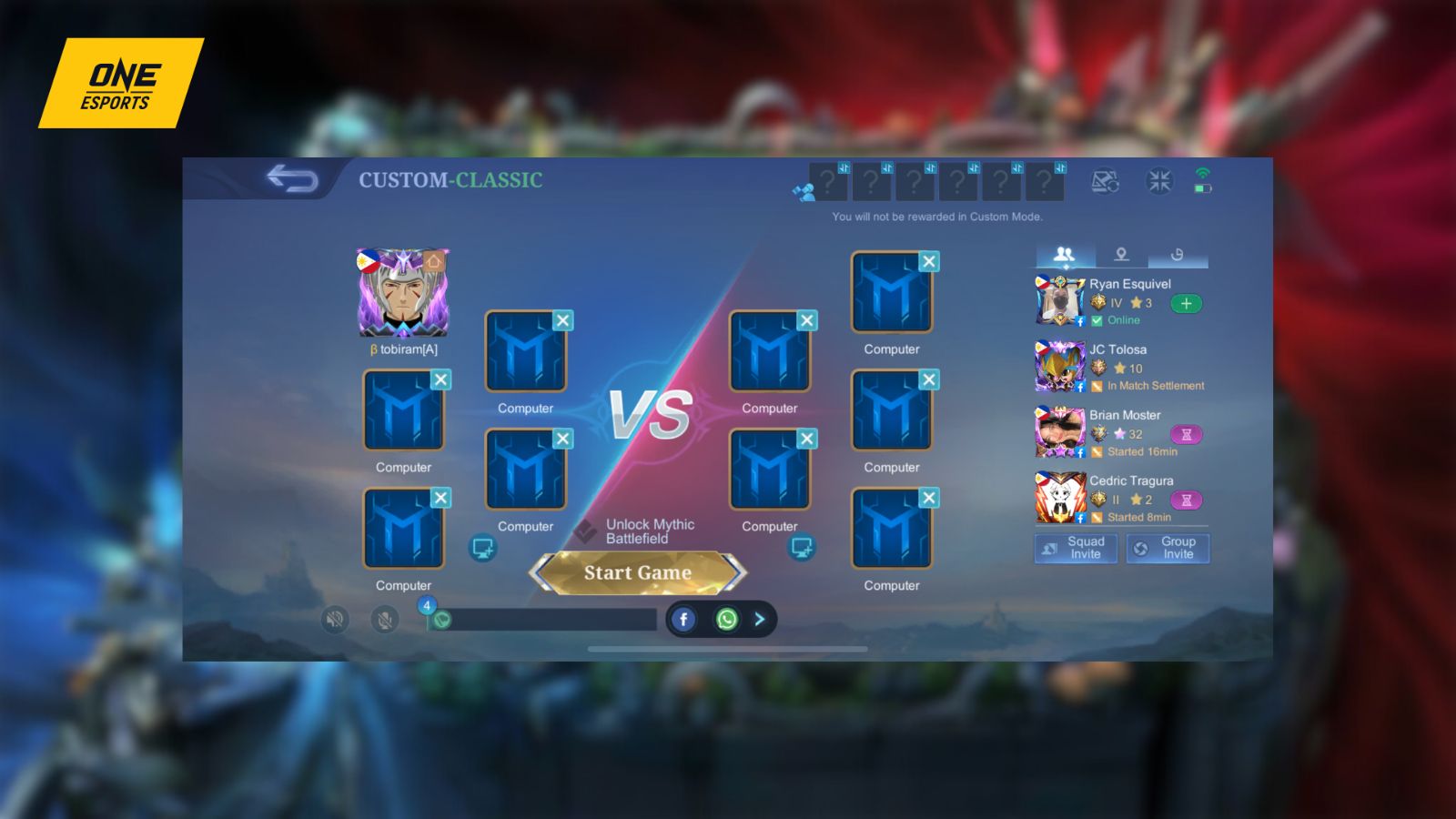Add Ryan Esquivel using the green plus button
The height and width of the screenshot is (819, 1456).
(1187, 304)
